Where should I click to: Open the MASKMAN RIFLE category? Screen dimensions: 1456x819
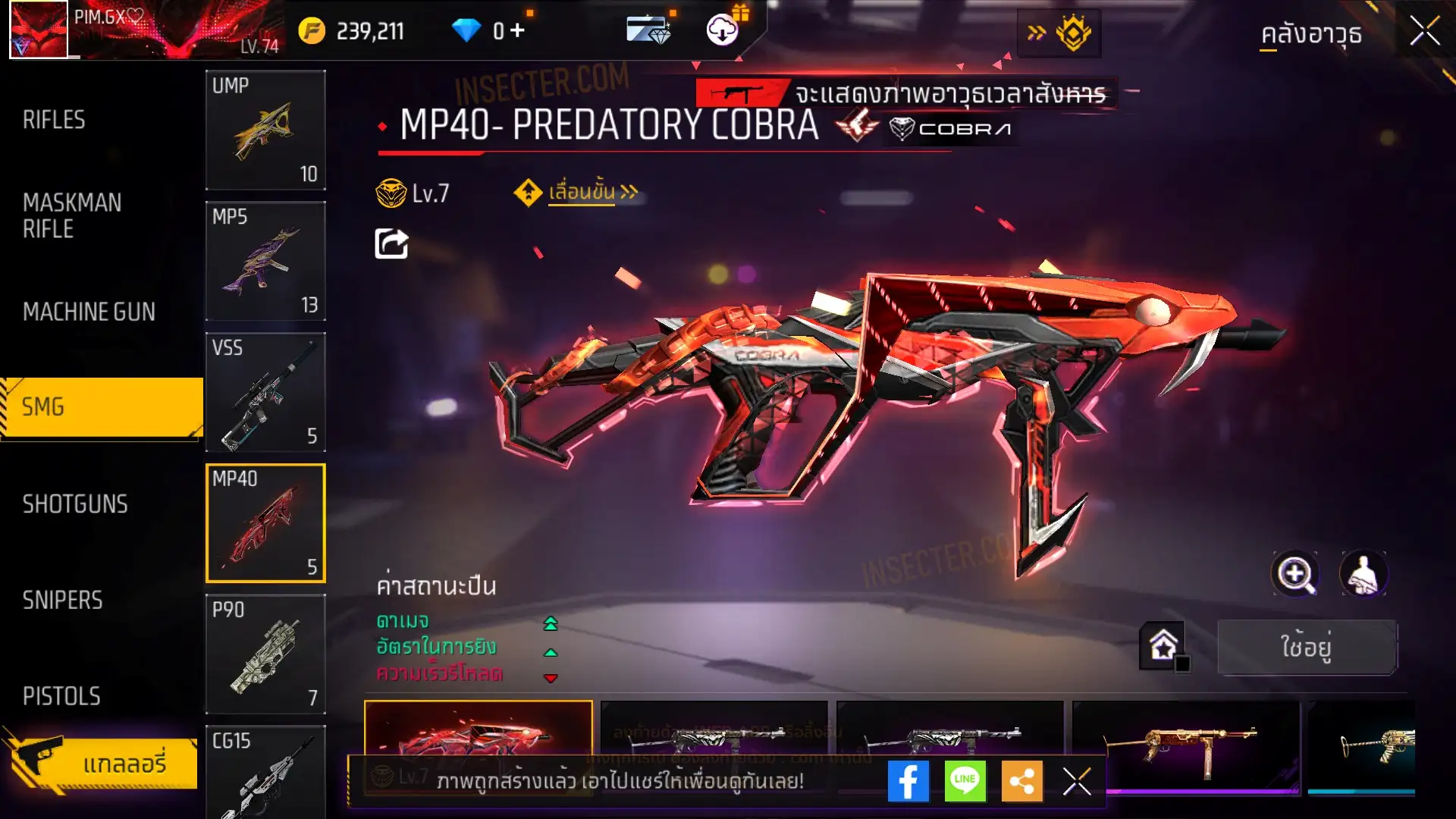coord(72,215)
